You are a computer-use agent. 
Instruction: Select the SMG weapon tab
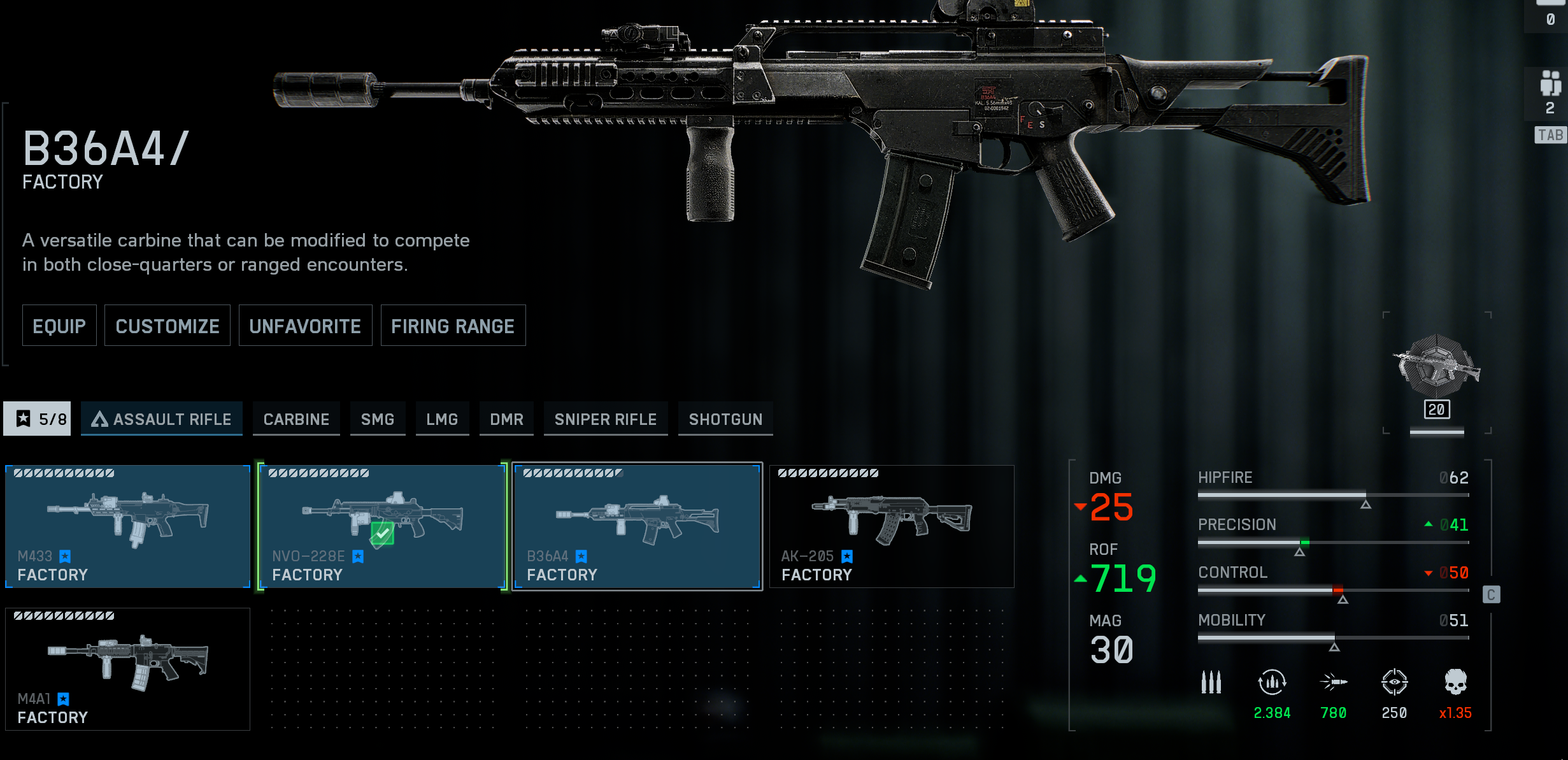coord(378,419)
